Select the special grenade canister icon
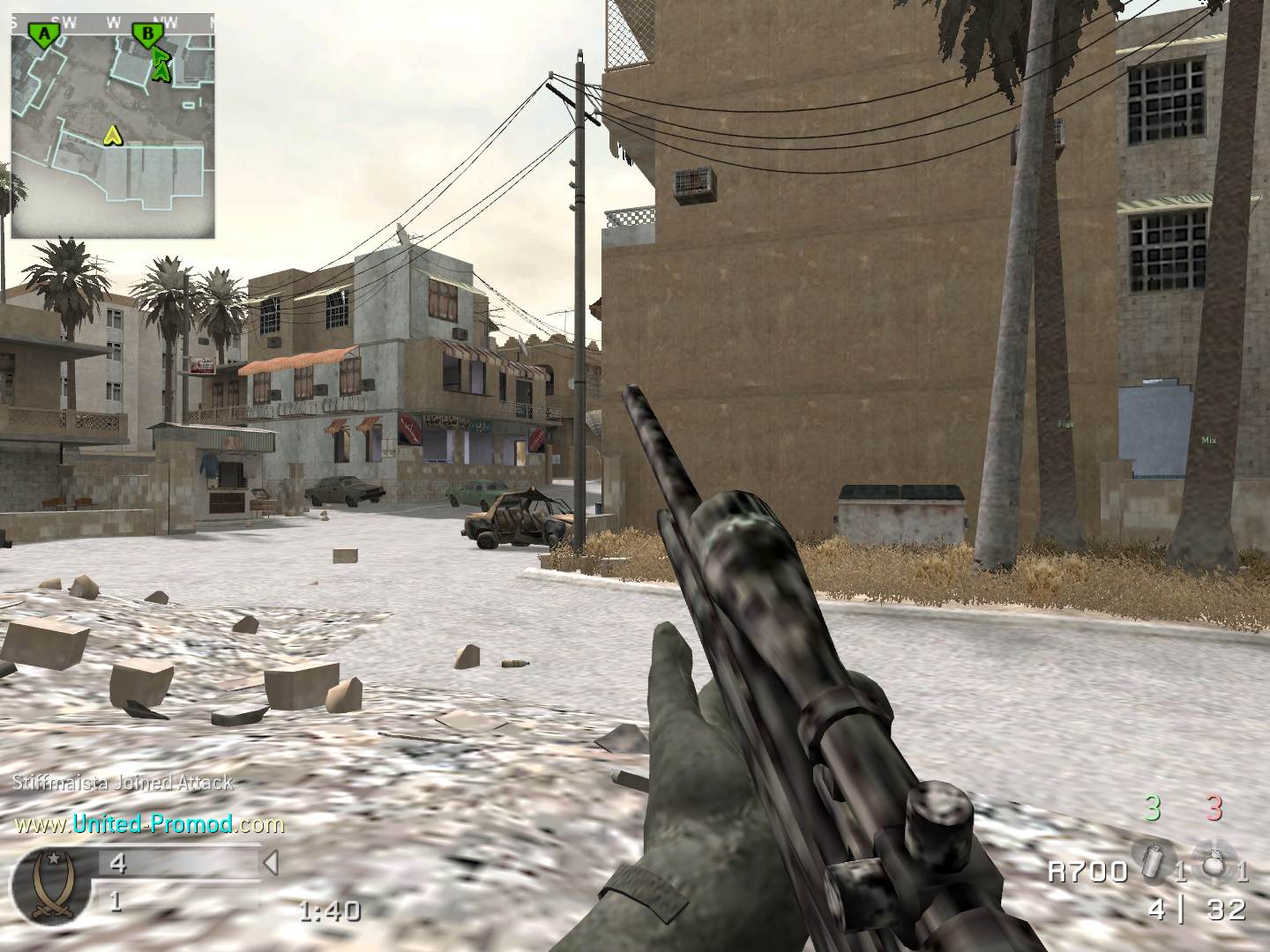This screenshot has height=952, width=1270. coord(1153,868)
